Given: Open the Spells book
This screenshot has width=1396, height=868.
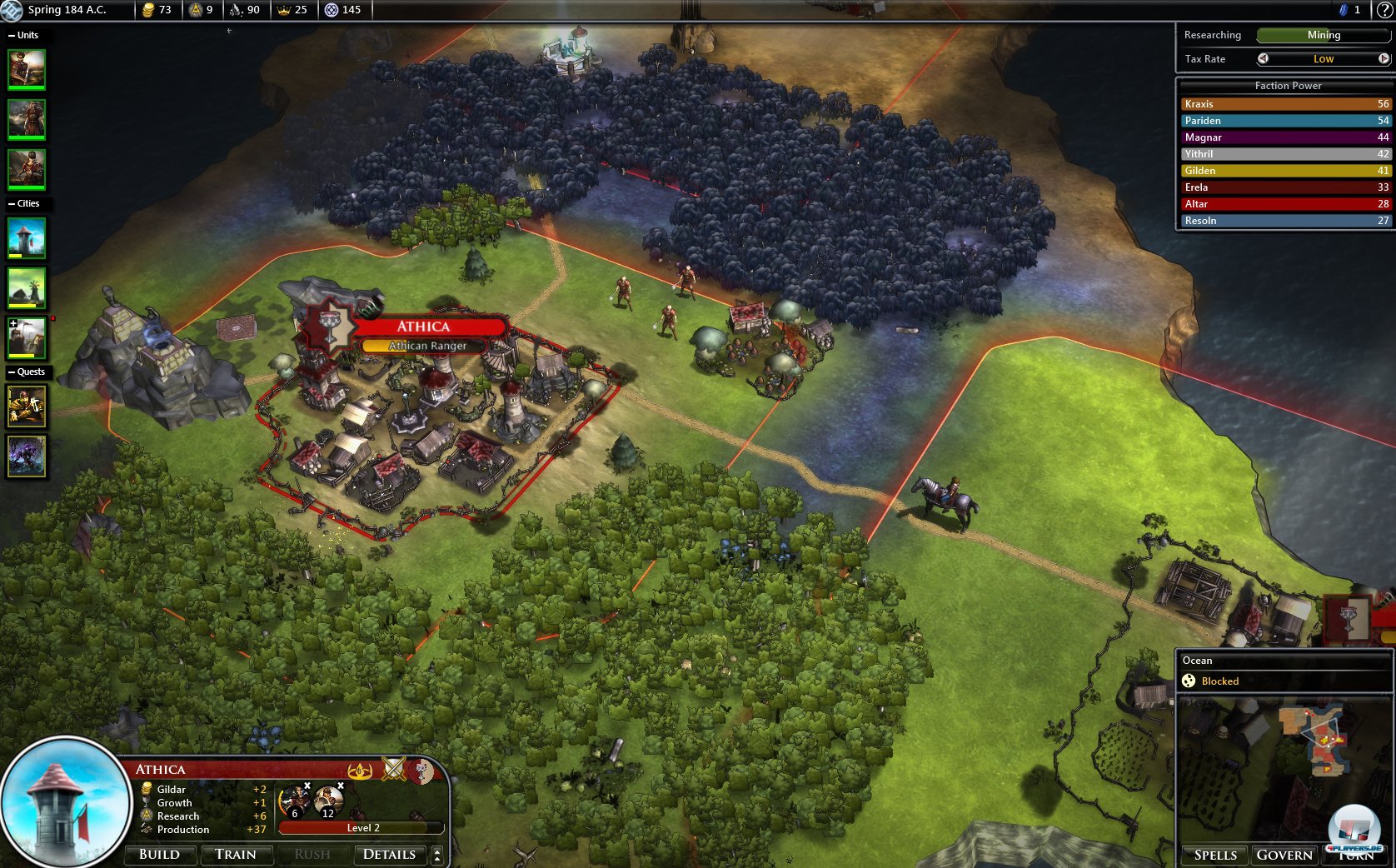Looking at the screenshot, I should pos(1215,856).
